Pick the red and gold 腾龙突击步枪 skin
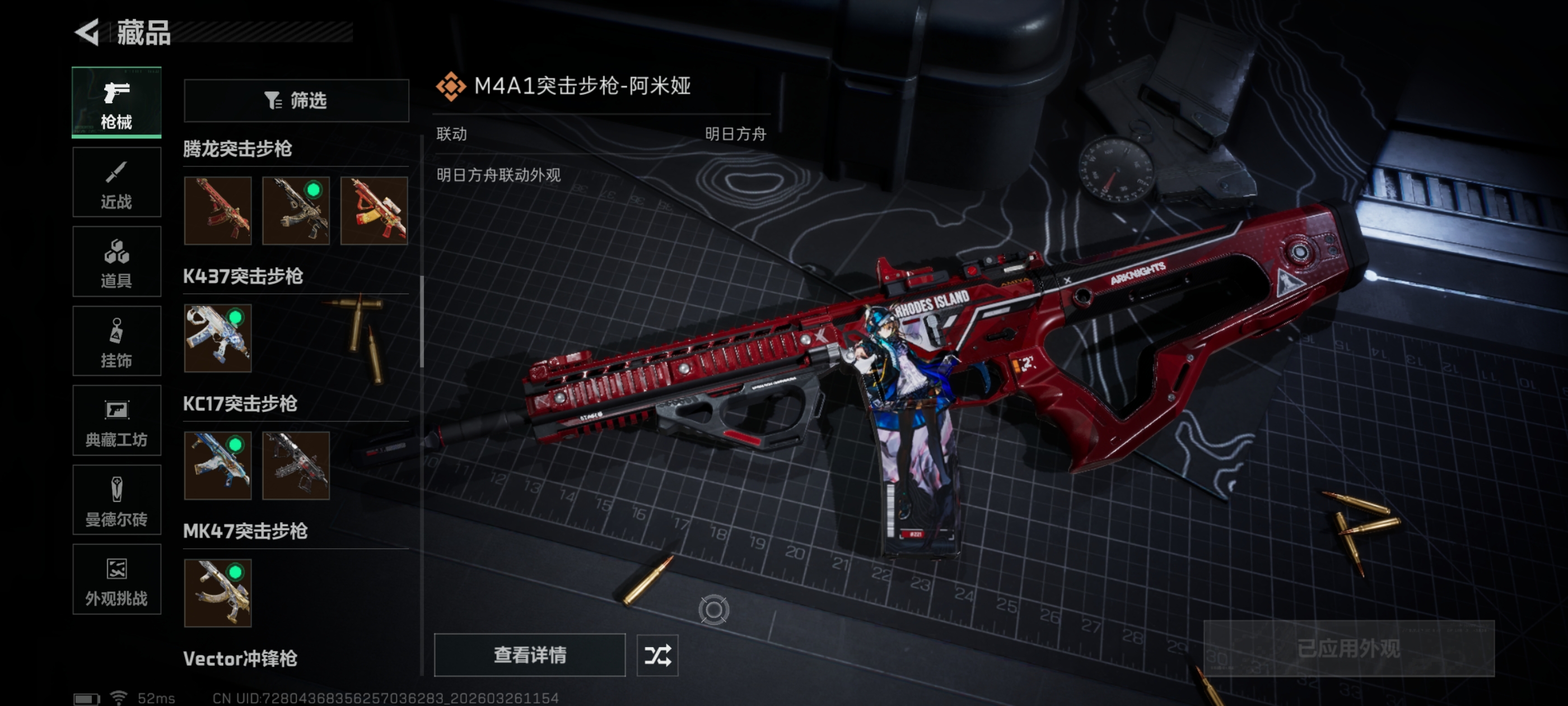This screenshot has height=706, width=1568. [374, 211]
